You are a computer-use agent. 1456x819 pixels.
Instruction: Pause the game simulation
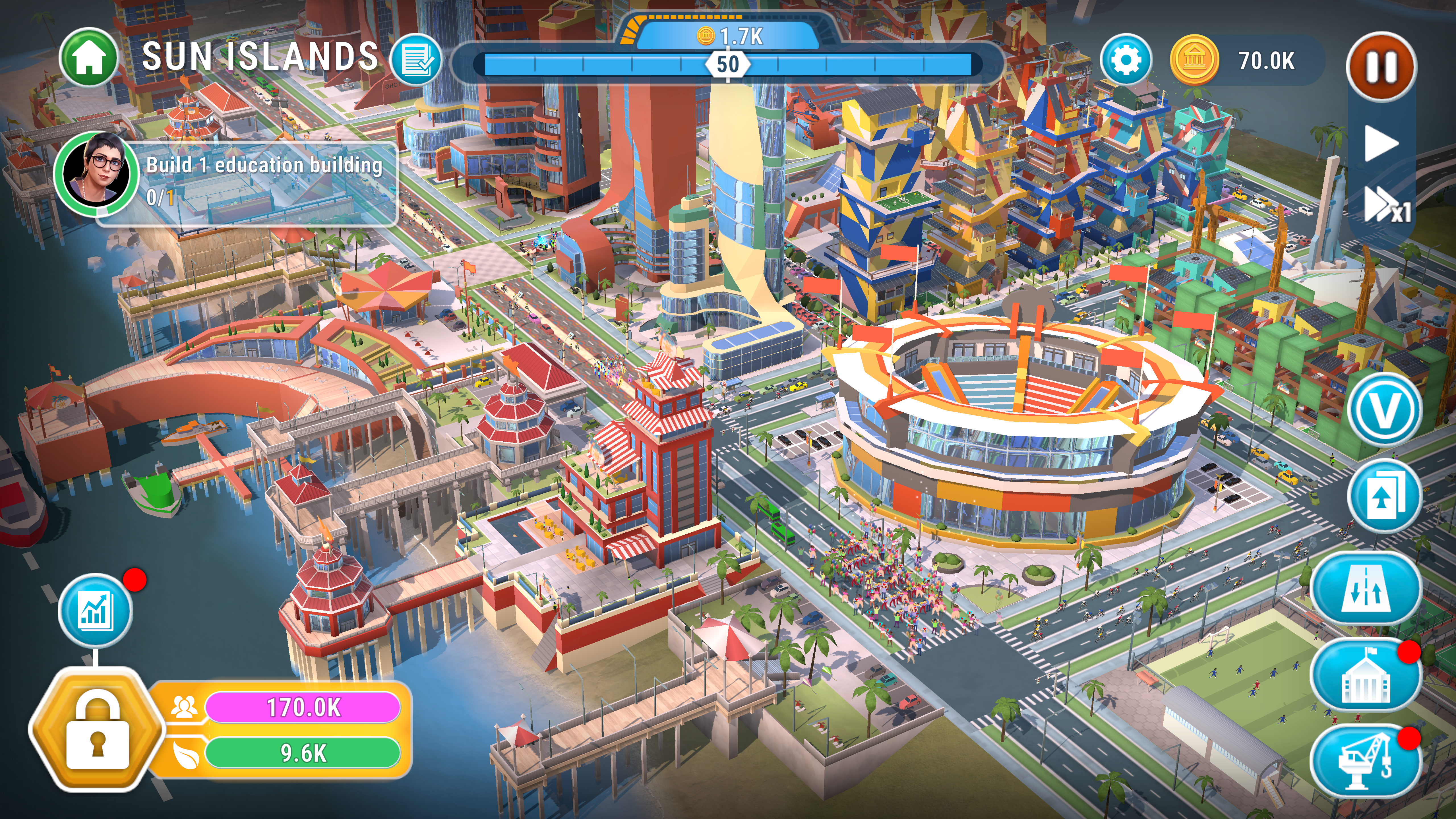click(x=1381, y=67)
